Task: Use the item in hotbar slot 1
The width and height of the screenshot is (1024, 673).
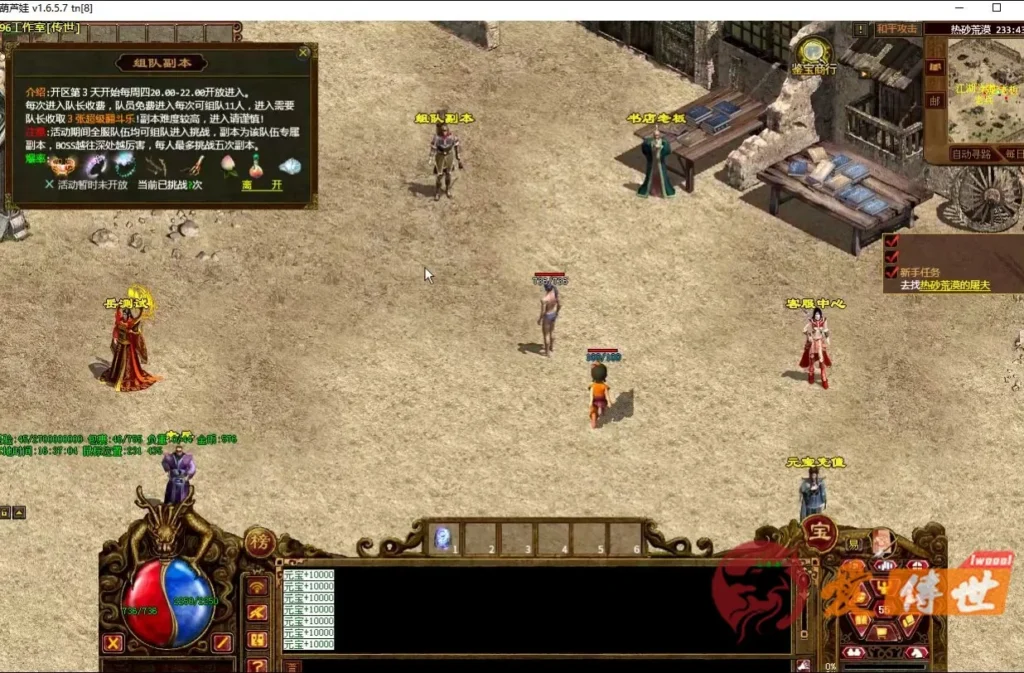Action: (445, 538)
